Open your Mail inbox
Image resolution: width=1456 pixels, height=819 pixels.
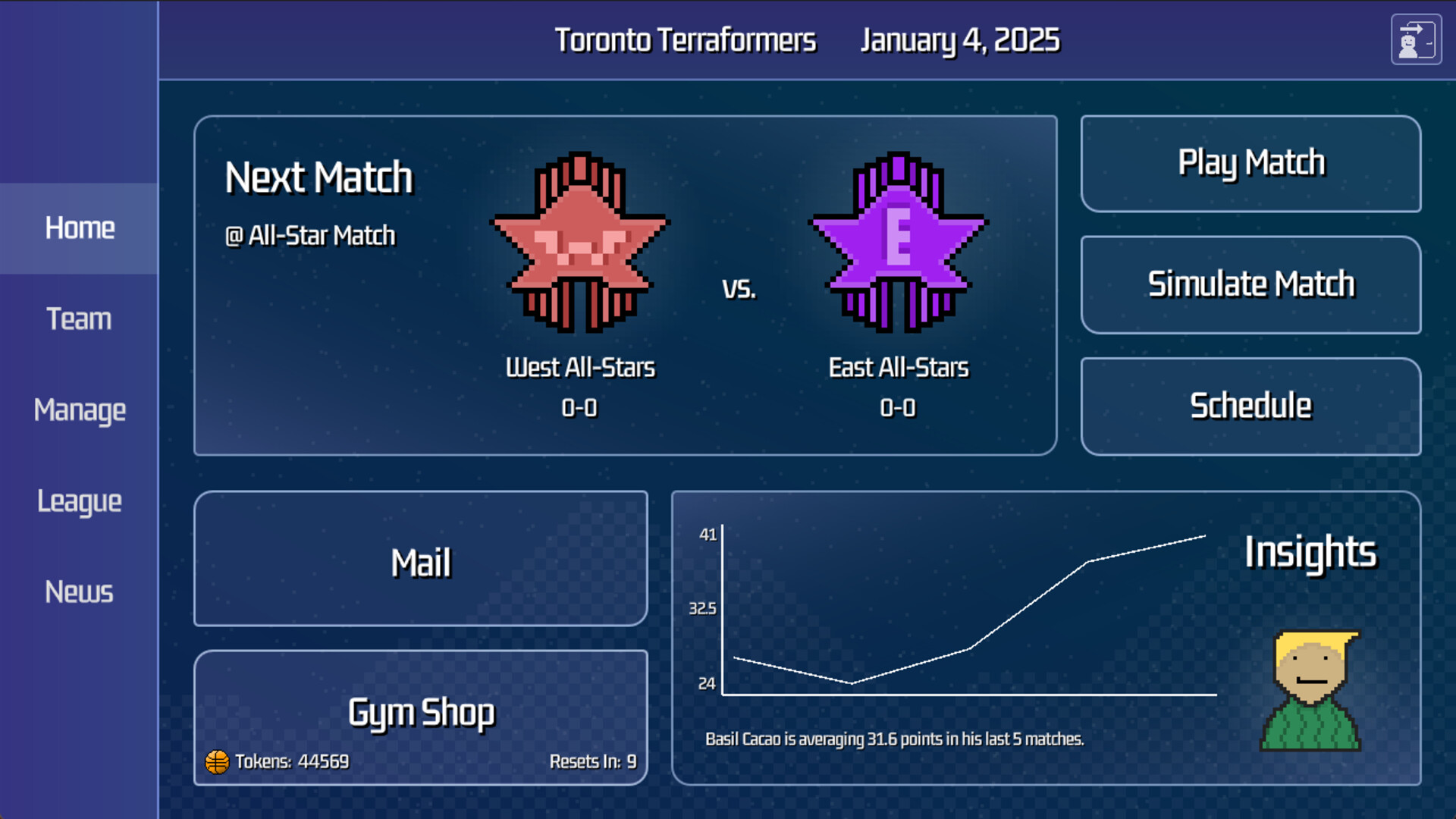421,560
